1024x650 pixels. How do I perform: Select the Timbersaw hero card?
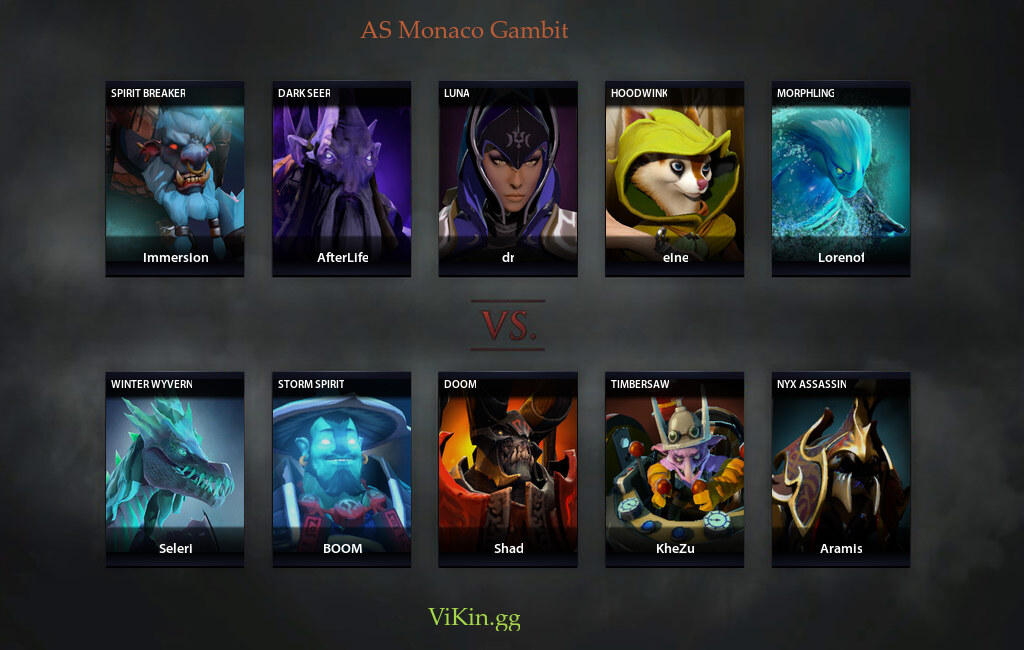674,470
